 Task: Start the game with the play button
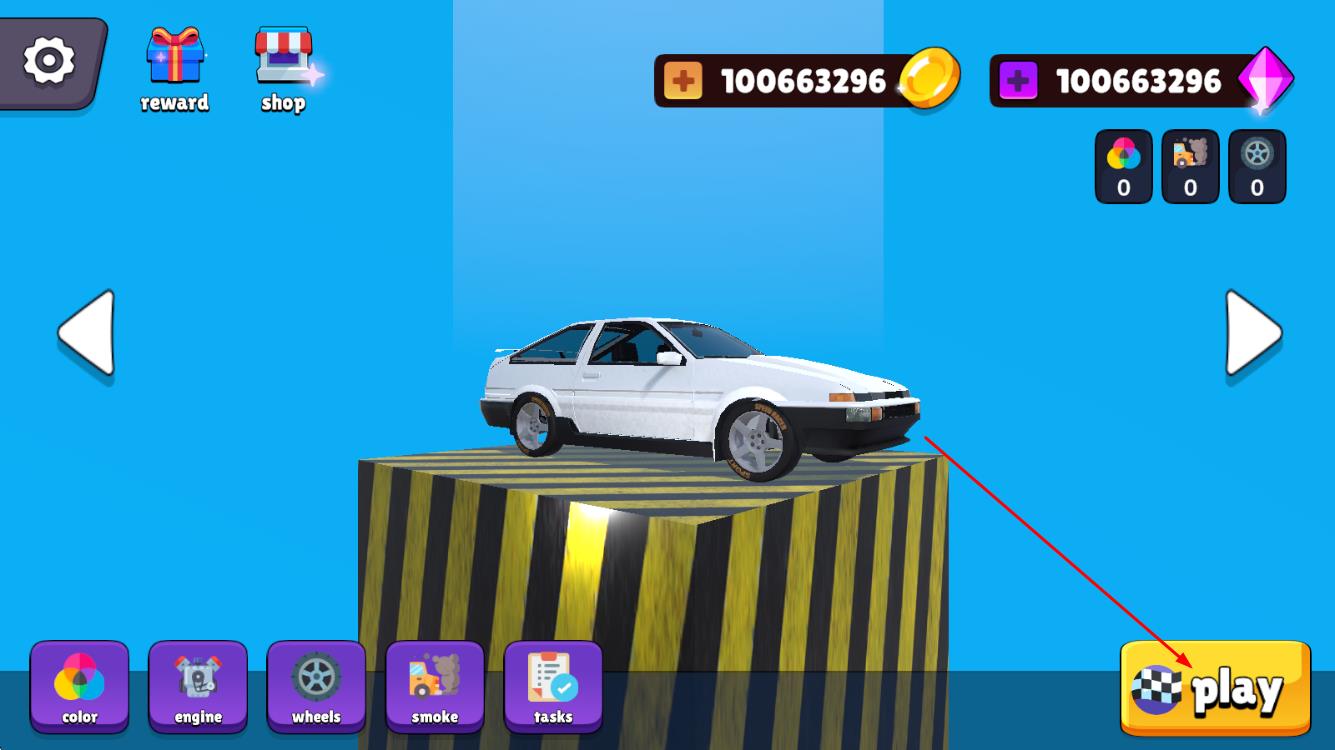[x=1214, y=689]
